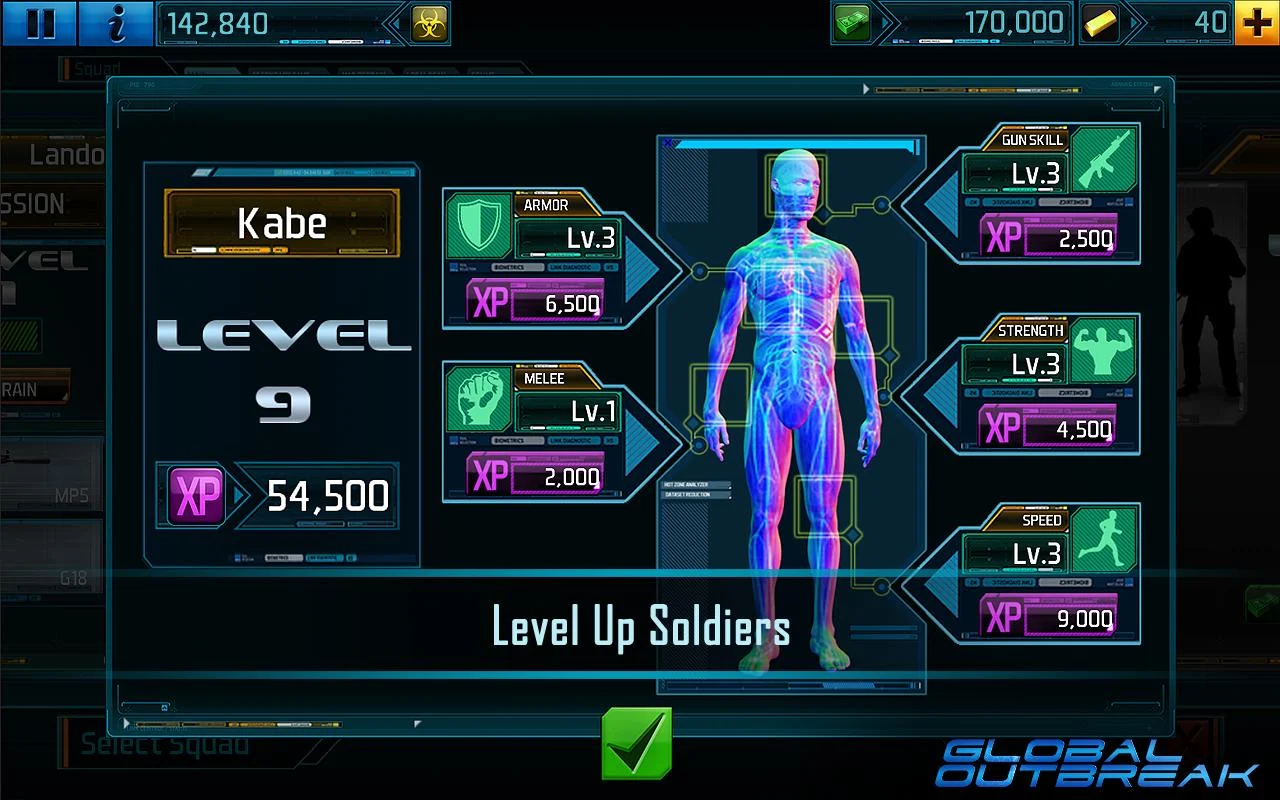Toggle Biometrics on the Strength panel
Viewport: 1280px width, 800px height.
(x=1065, y=392)
